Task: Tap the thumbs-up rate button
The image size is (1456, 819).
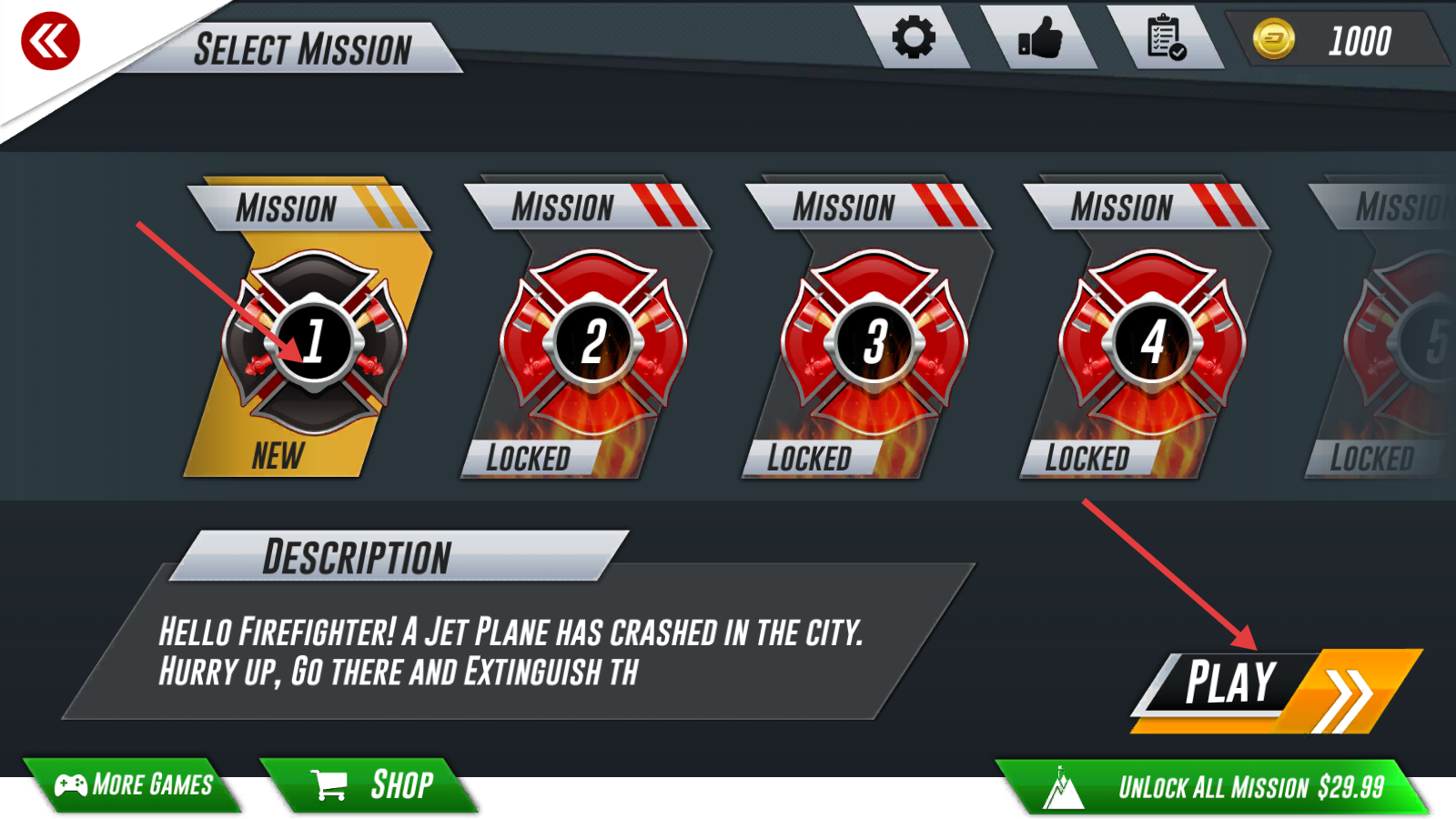Action: [x=1040, y=38]
